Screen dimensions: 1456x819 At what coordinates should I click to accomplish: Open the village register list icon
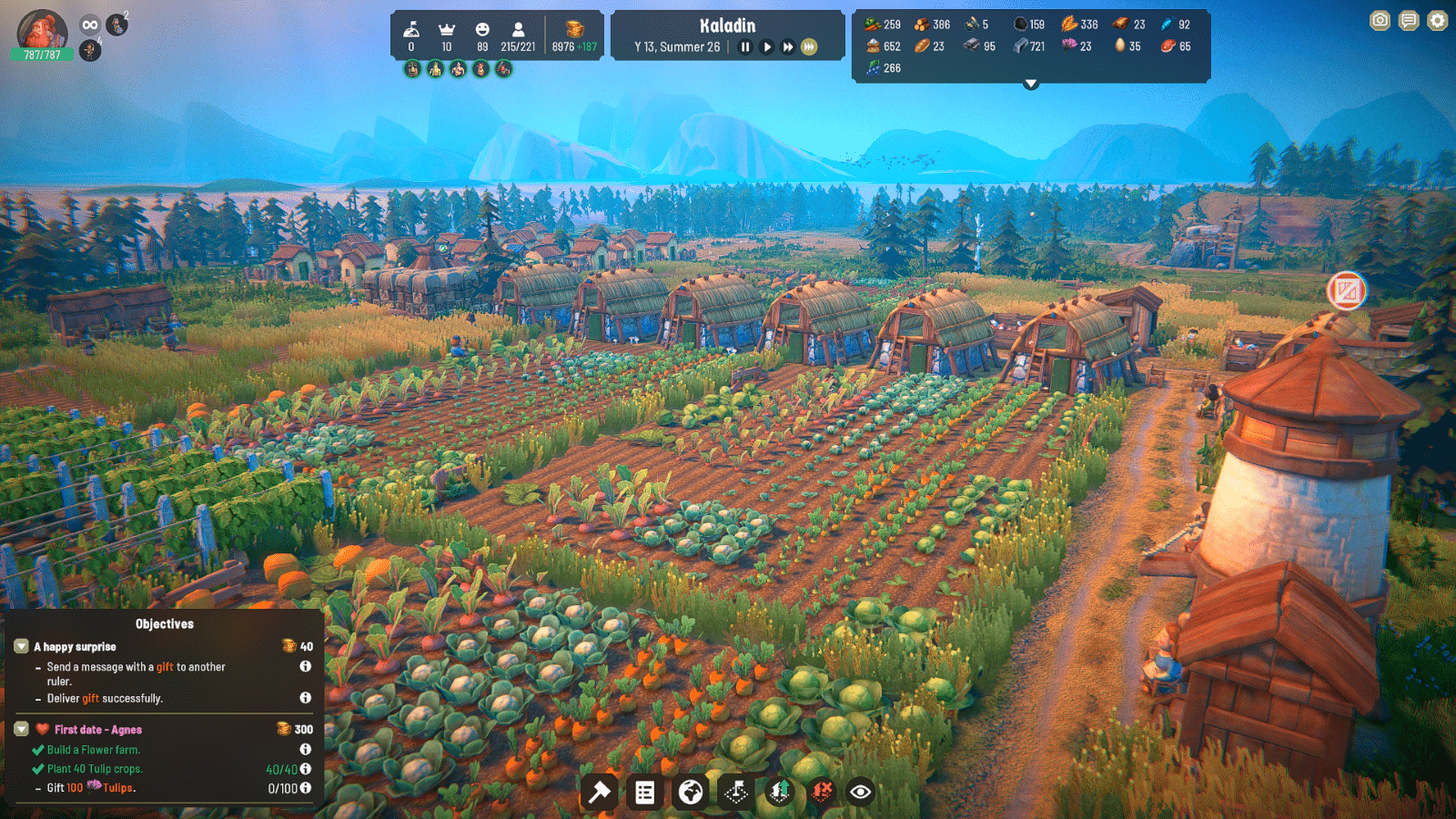[x=644, y=793]
